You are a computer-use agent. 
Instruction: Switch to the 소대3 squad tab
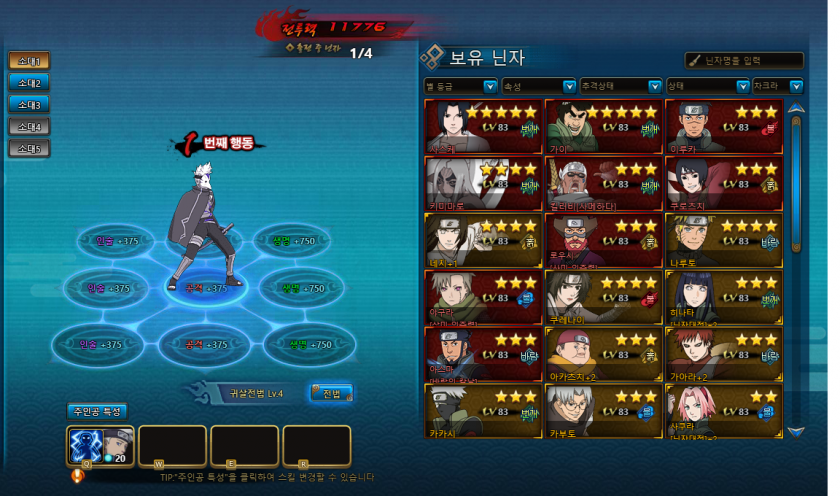[x=28, y=105]
